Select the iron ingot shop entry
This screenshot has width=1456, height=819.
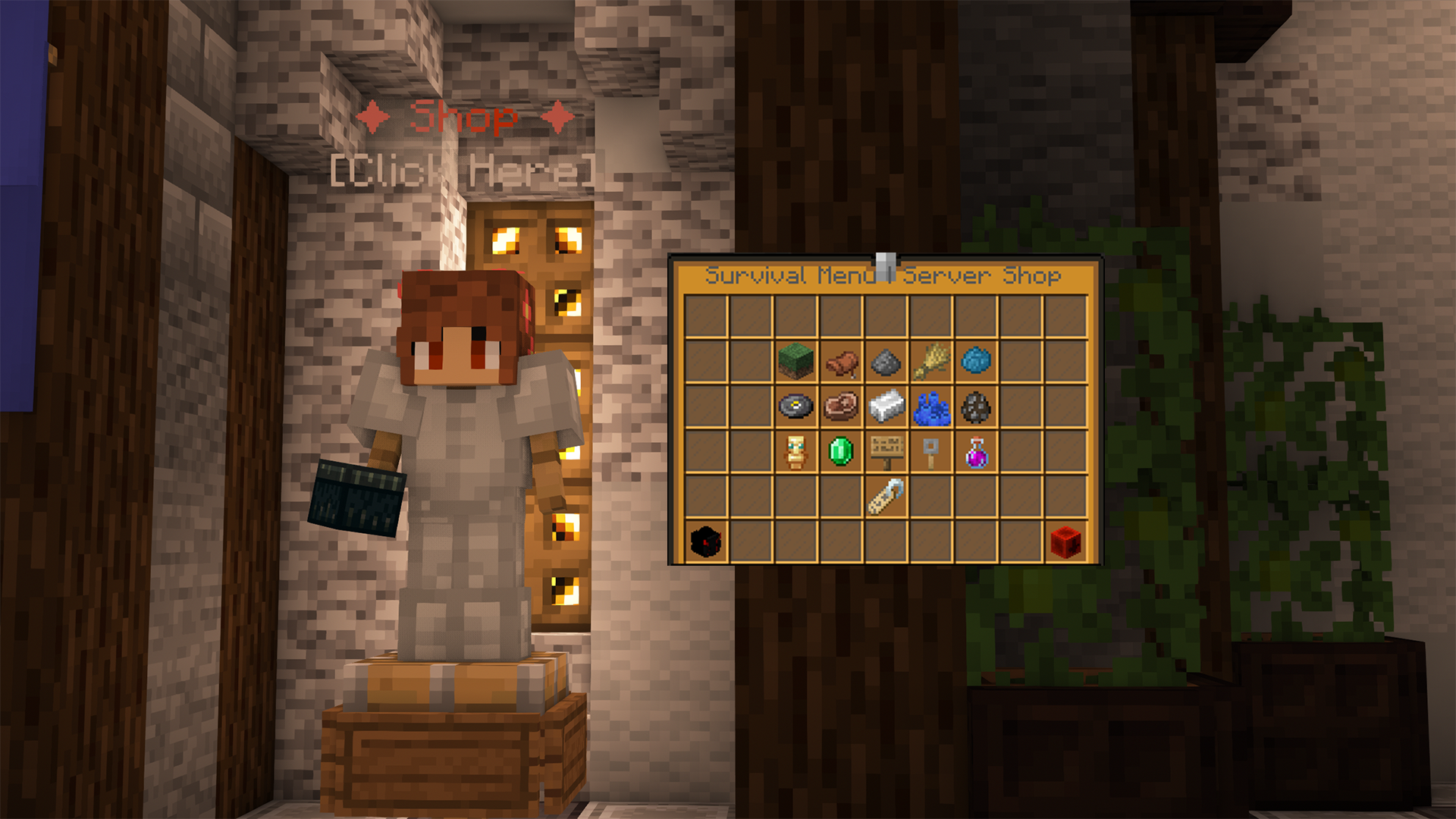coord(886,408)
